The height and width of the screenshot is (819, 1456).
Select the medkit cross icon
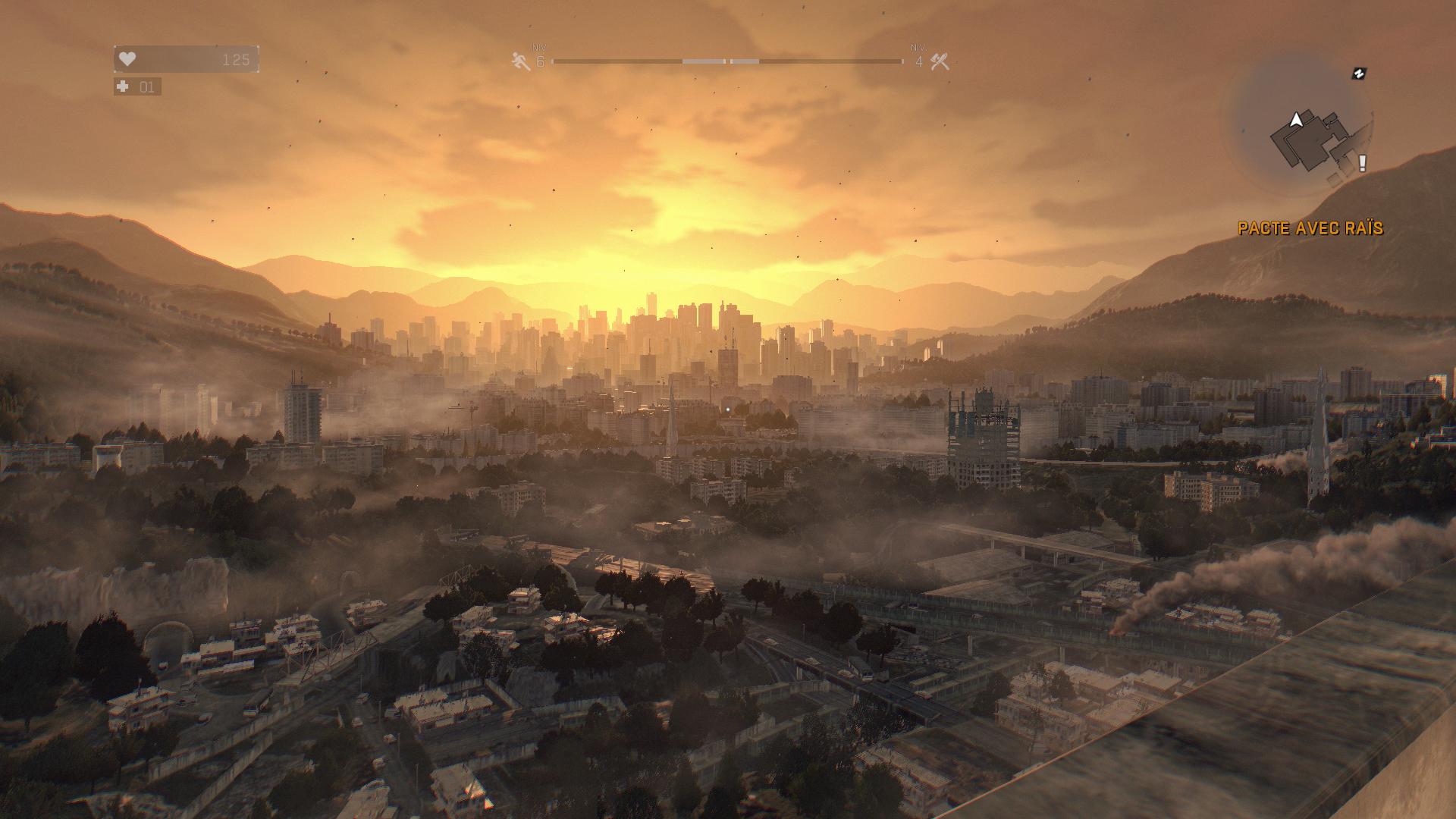(123, 87)
